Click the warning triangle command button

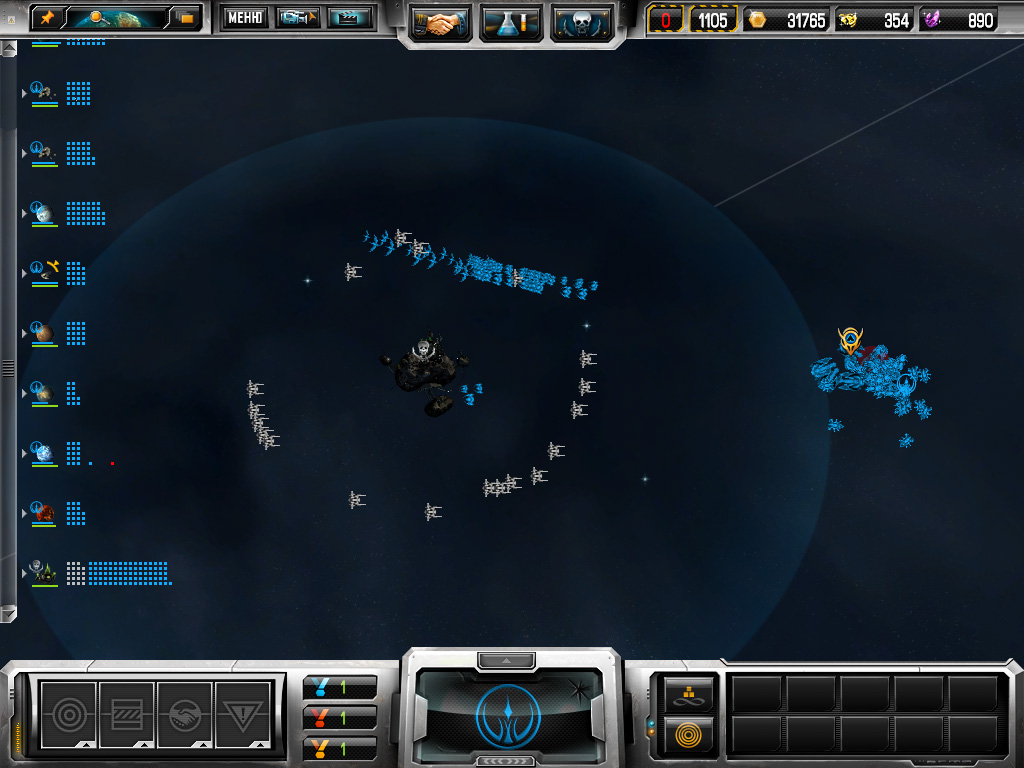click(x=243, y=714)
